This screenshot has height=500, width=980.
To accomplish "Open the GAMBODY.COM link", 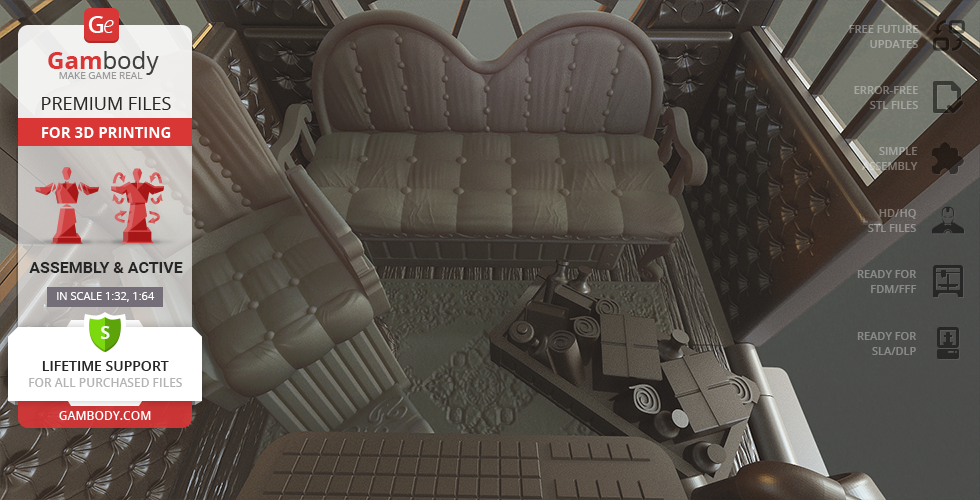I will pyautogui.click(x=104, y=414).
